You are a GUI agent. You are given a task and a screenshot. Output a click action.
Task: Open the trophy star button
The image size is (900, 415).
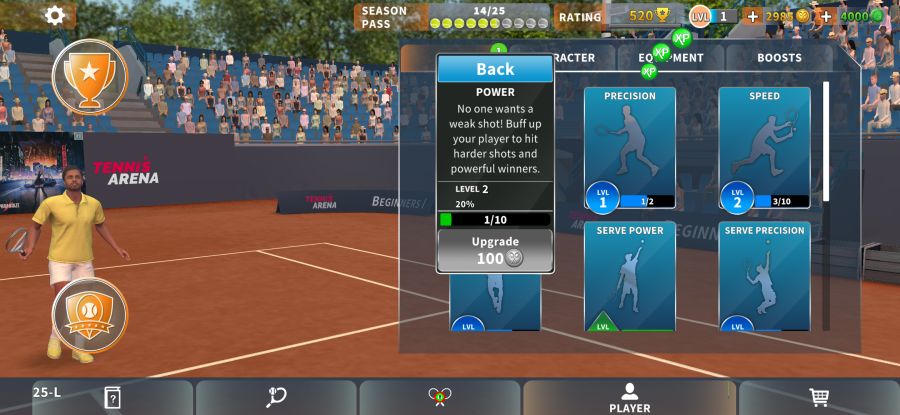click(x=90, y=76)
